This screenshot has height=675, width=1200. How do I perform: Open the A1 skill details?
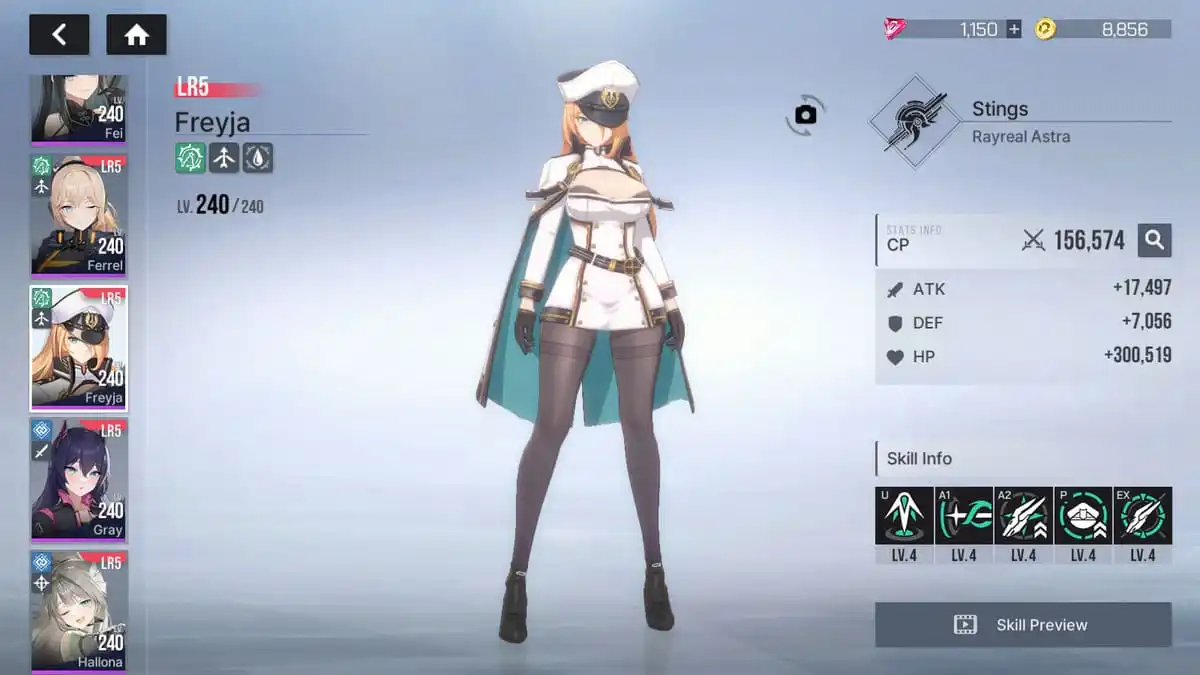[964, 516]
